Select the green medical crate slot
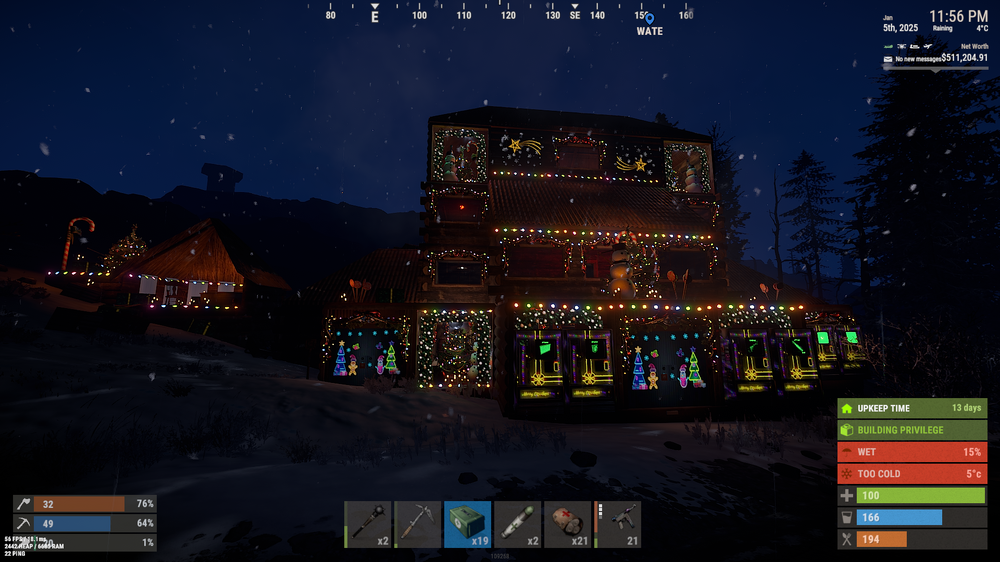The height and width of the screenshot is (562, 1000). click(468, 524)
